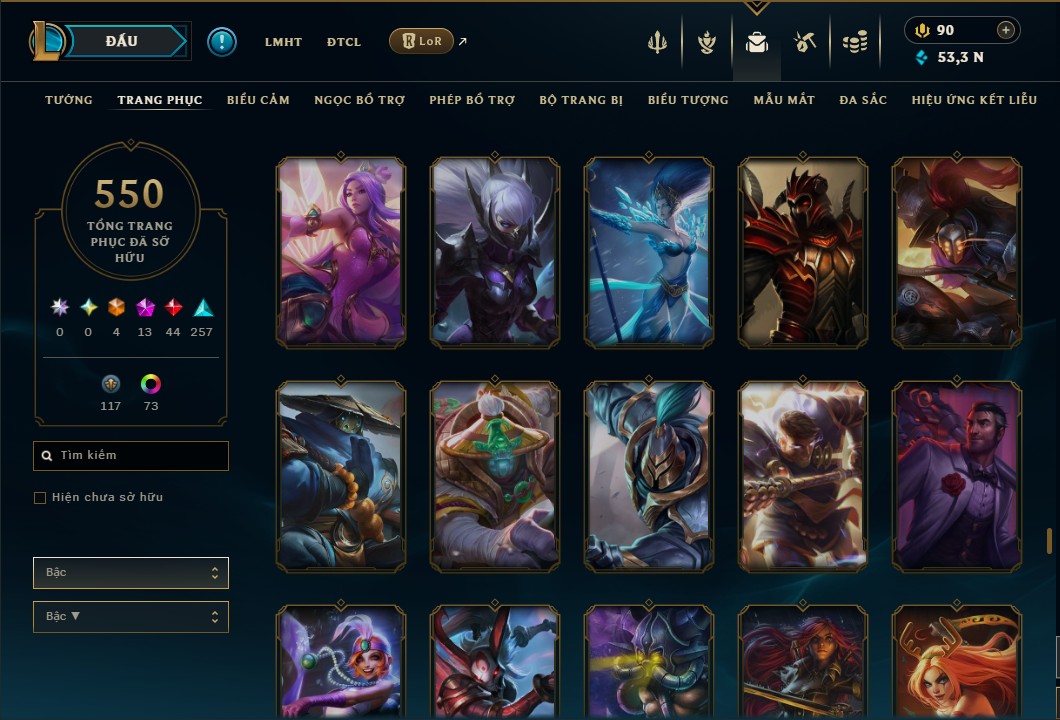The width and height of the screenshot is (1060, 720).
Task: Show the BỘ TRANG BỊ tab
Action: 581,100
